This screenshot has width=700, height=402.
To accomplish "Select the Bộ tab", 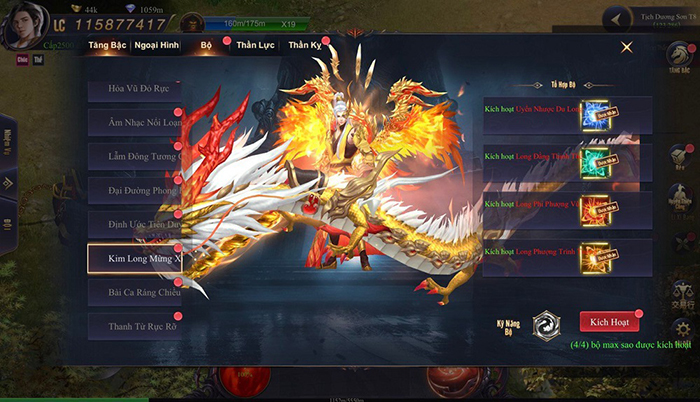I will (x=207, y=46).
